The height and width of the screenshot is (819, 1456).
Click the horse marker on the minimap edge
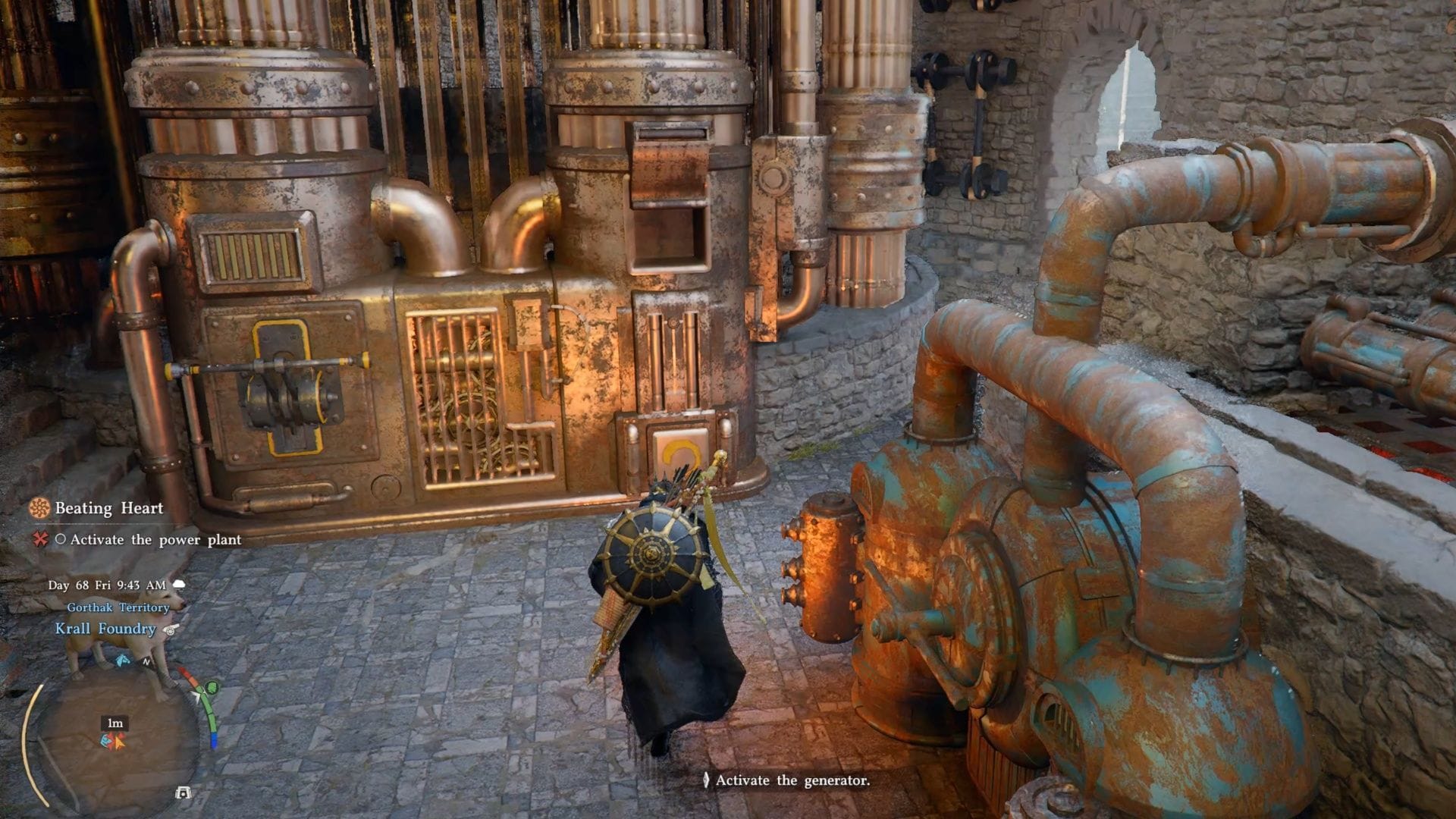[x=122, y=661]
